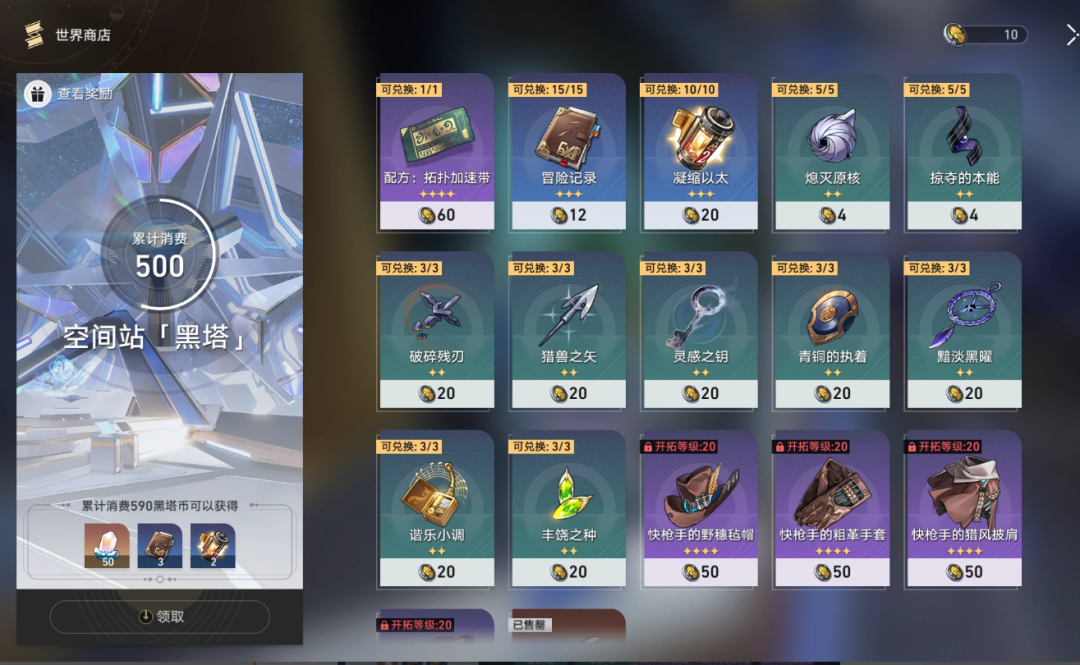This screenshot has height=665, width=1080.
Task: View the locked 快枪手的猎风披肩 relic
Action: click(x=964, y=507)
